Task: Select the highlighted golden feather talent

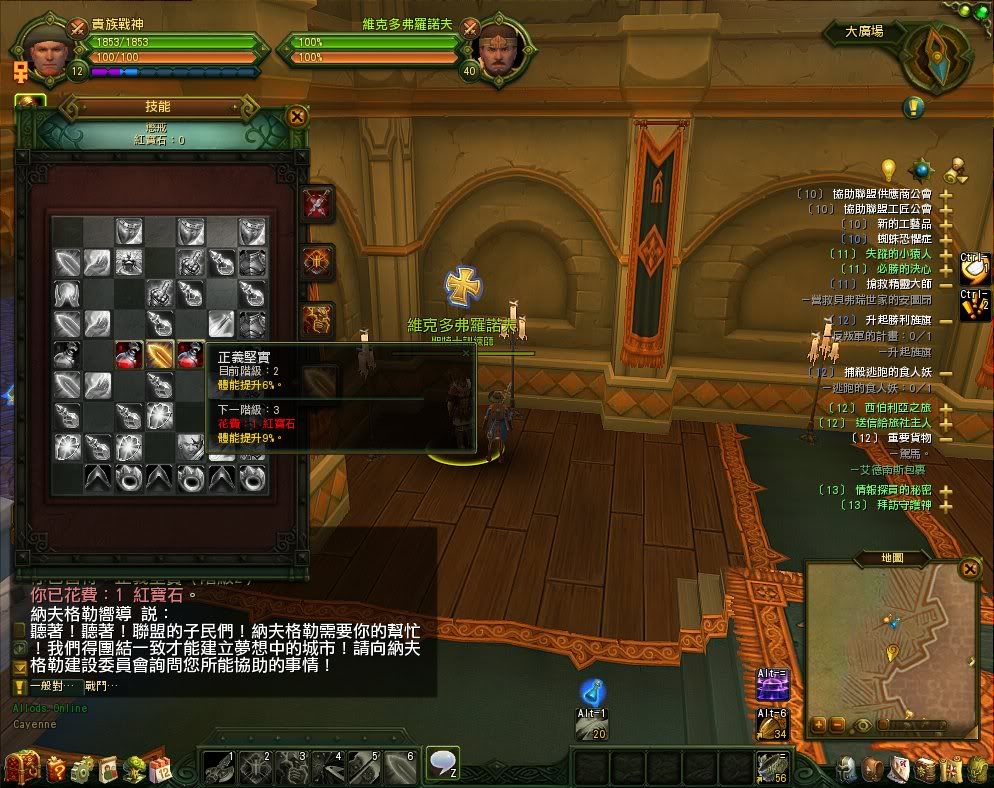Action: 159,354
